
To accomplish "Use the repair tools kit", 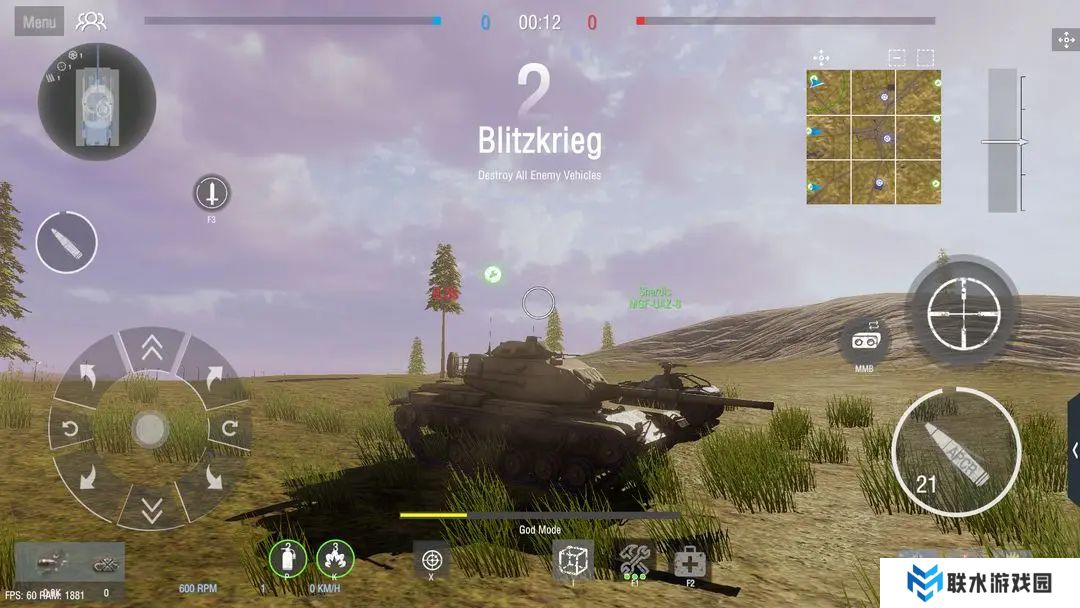I will pos(635,559).
